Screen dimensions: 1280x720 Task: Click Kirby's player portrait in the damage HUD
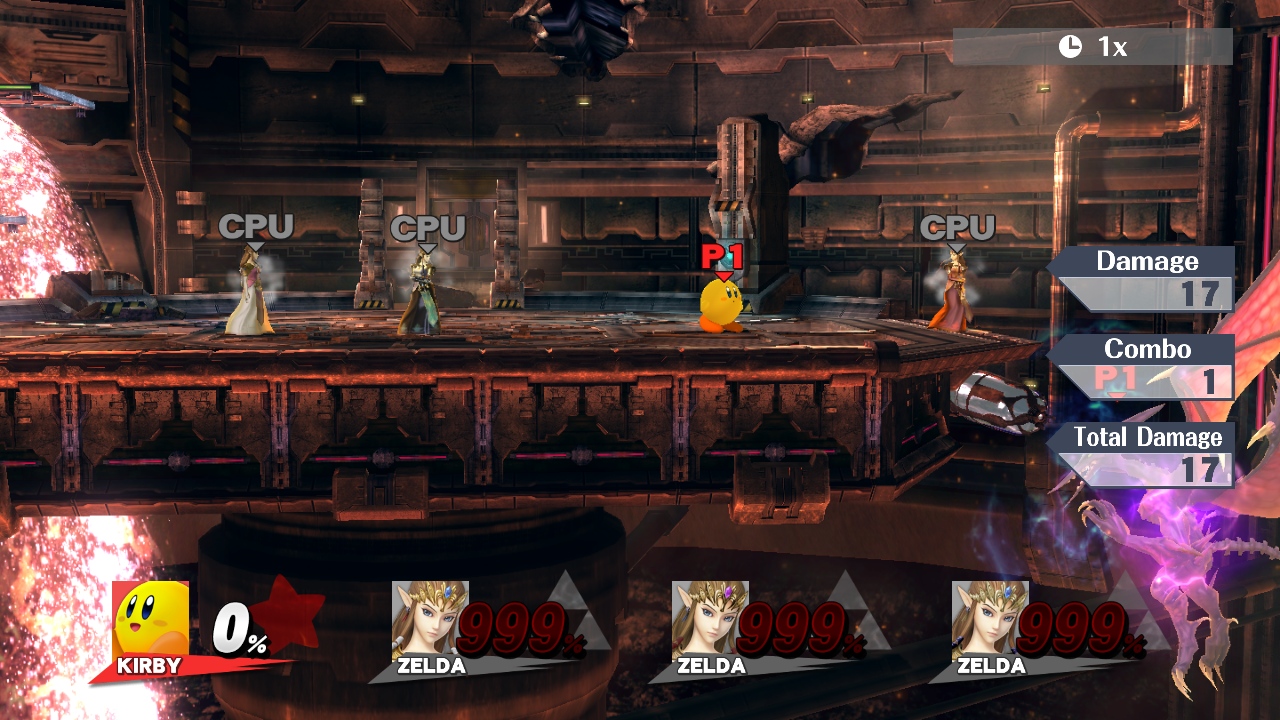coord(151,619)
